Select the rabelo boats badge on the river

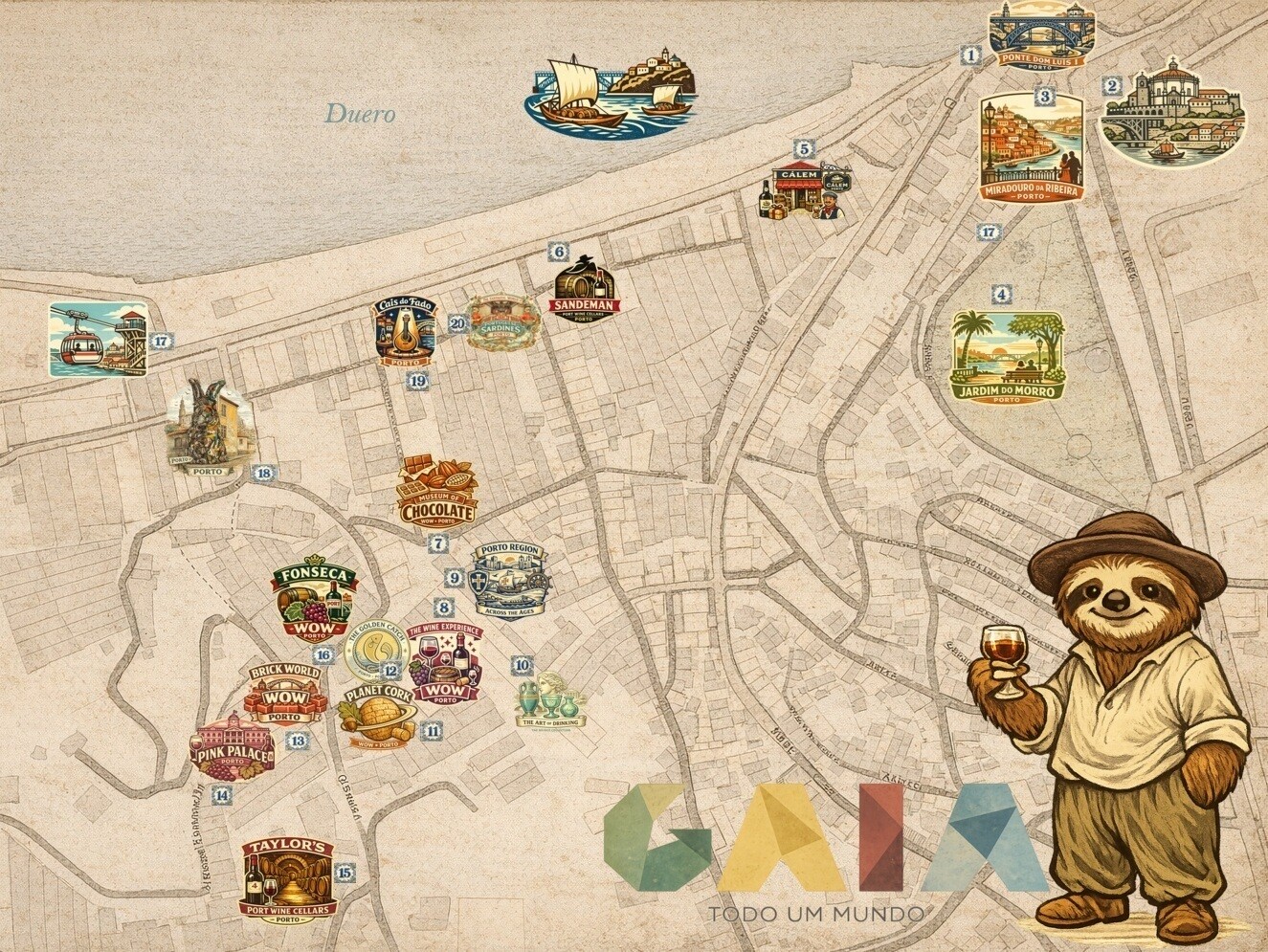pos(612,92)
